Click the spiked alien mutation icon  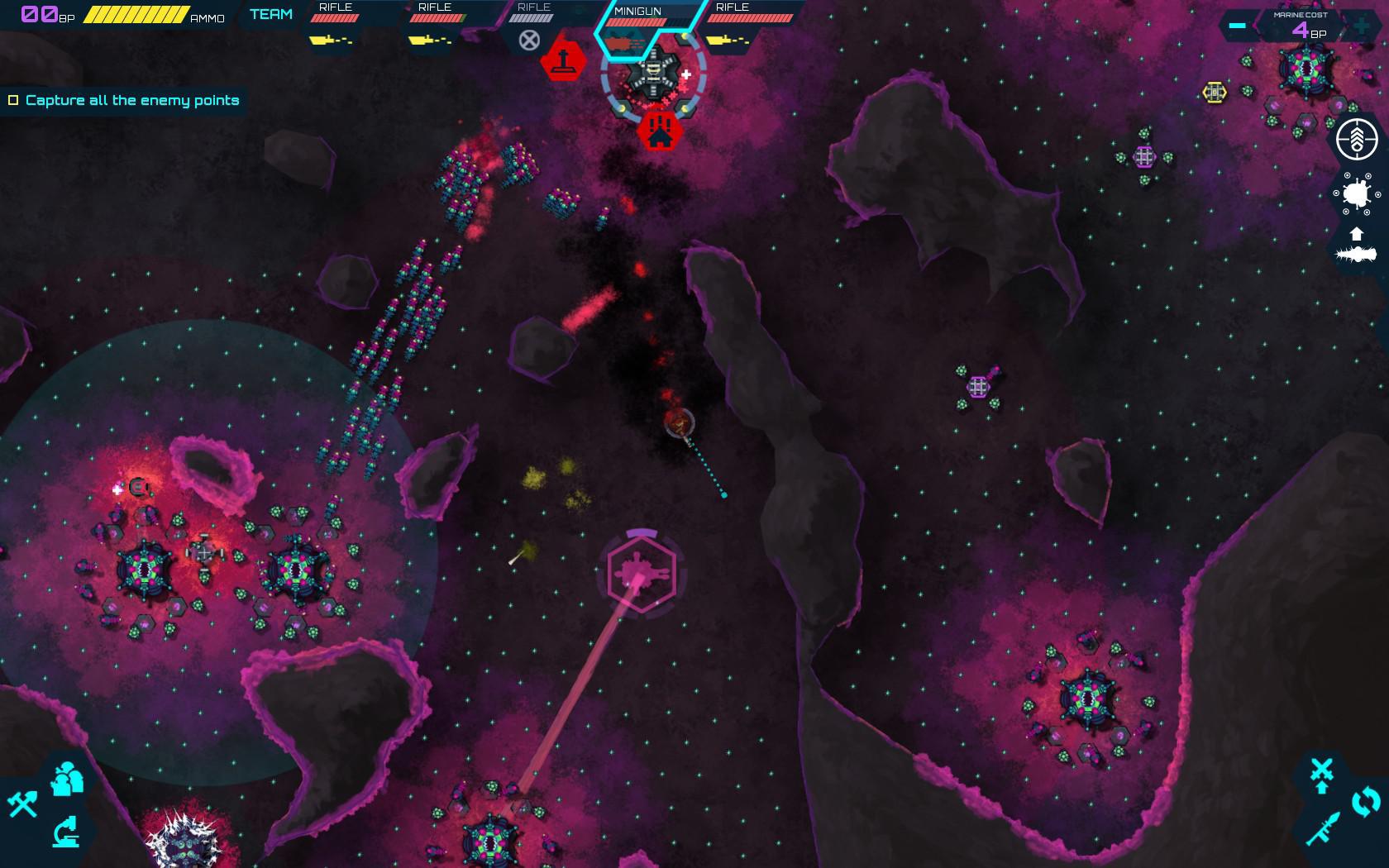click(1357, 194)
